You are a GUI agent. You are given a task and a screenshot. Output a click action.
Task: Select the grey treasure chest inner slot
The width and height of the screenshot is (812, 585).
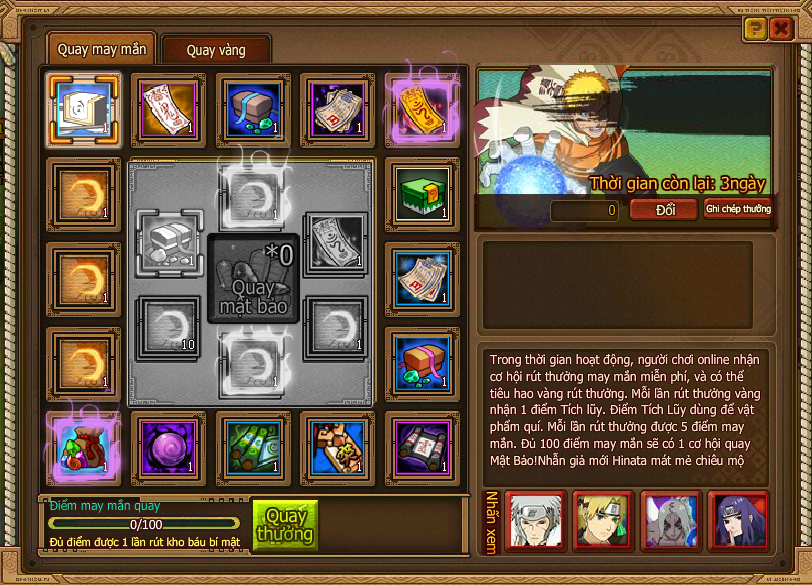169,240
